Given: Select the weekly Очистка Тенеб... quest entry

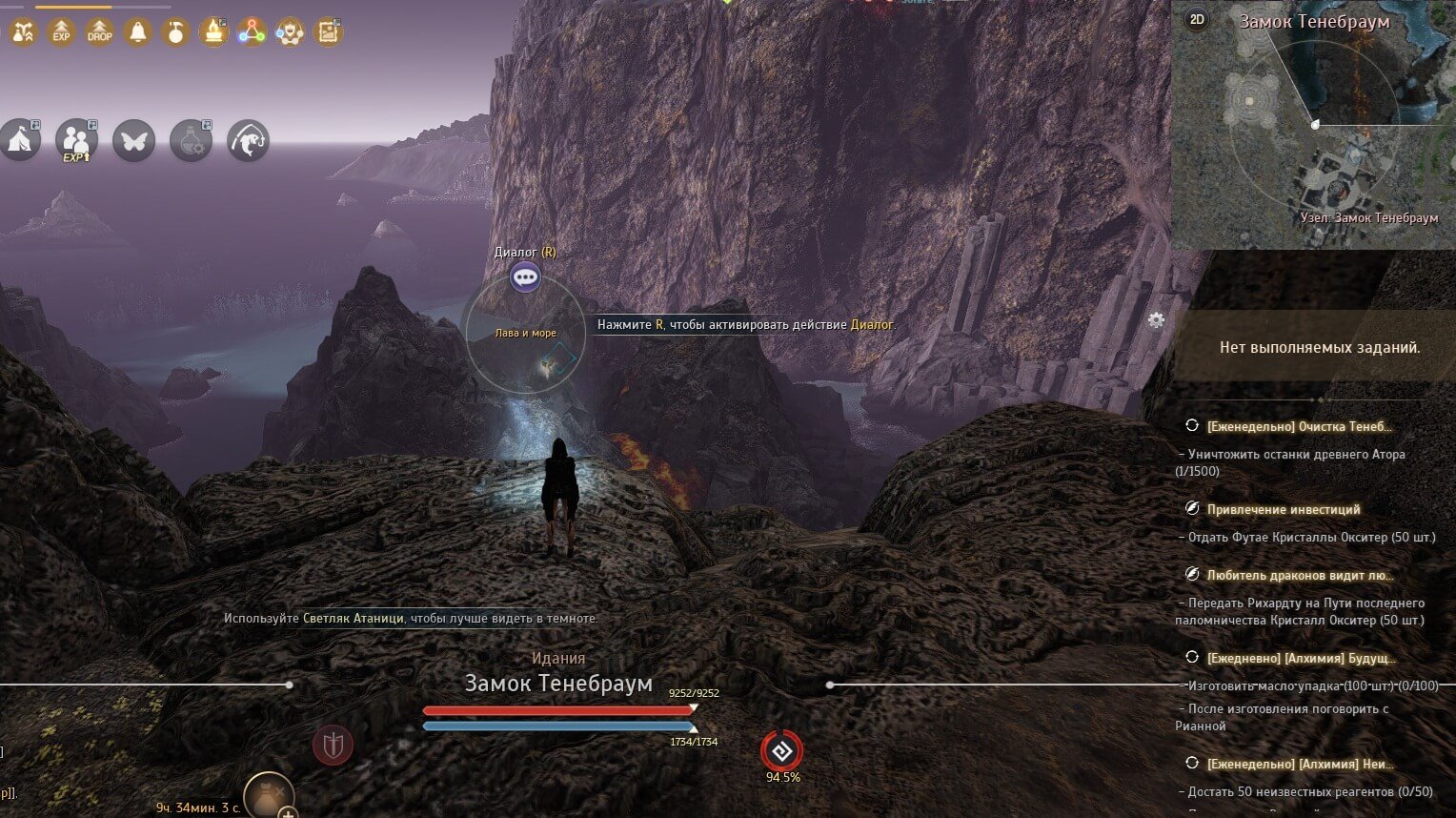Looking at the screenshot, I should [1298, 426].
